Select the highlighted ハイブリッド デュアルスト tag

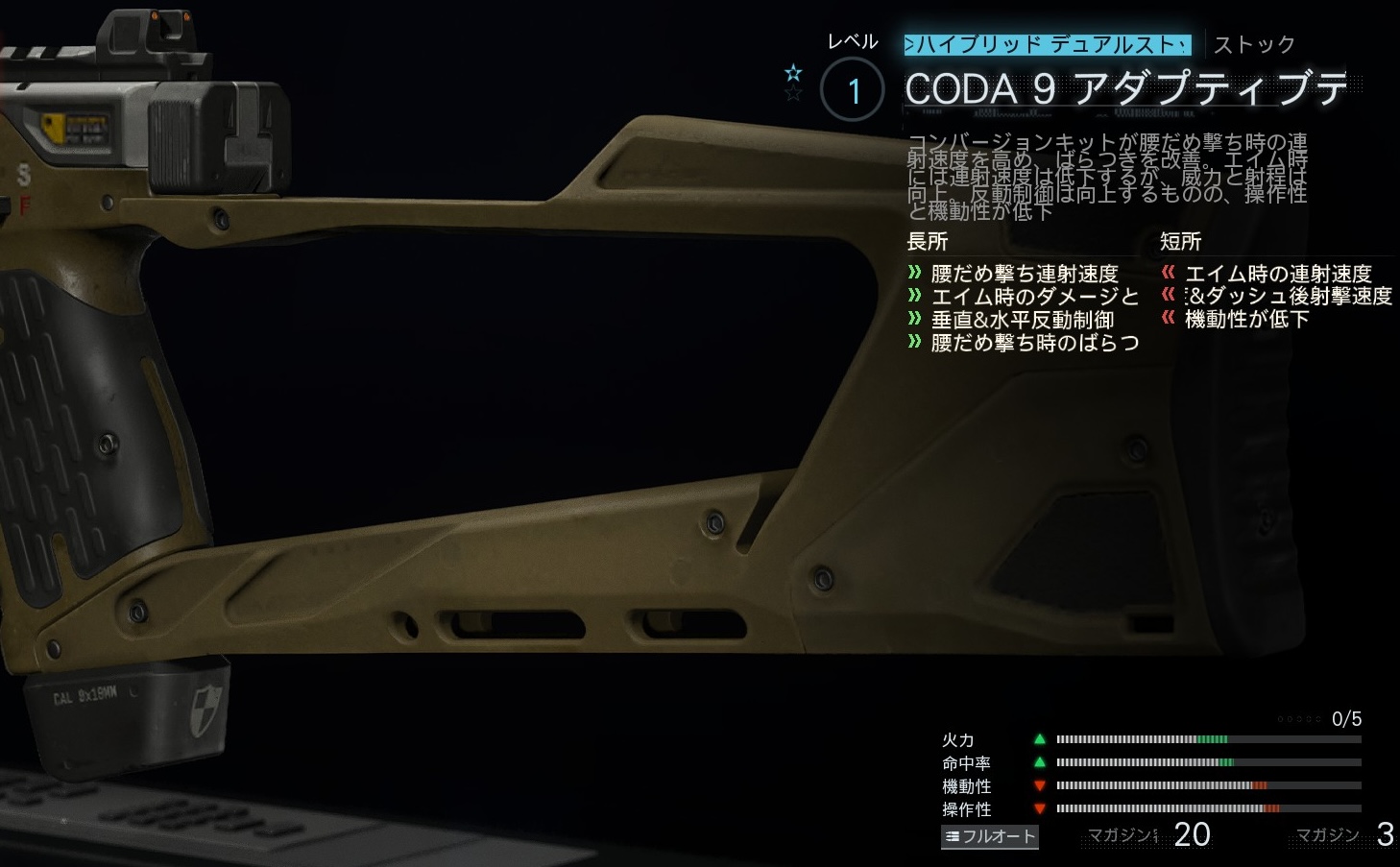click(x=1048, y=44)
